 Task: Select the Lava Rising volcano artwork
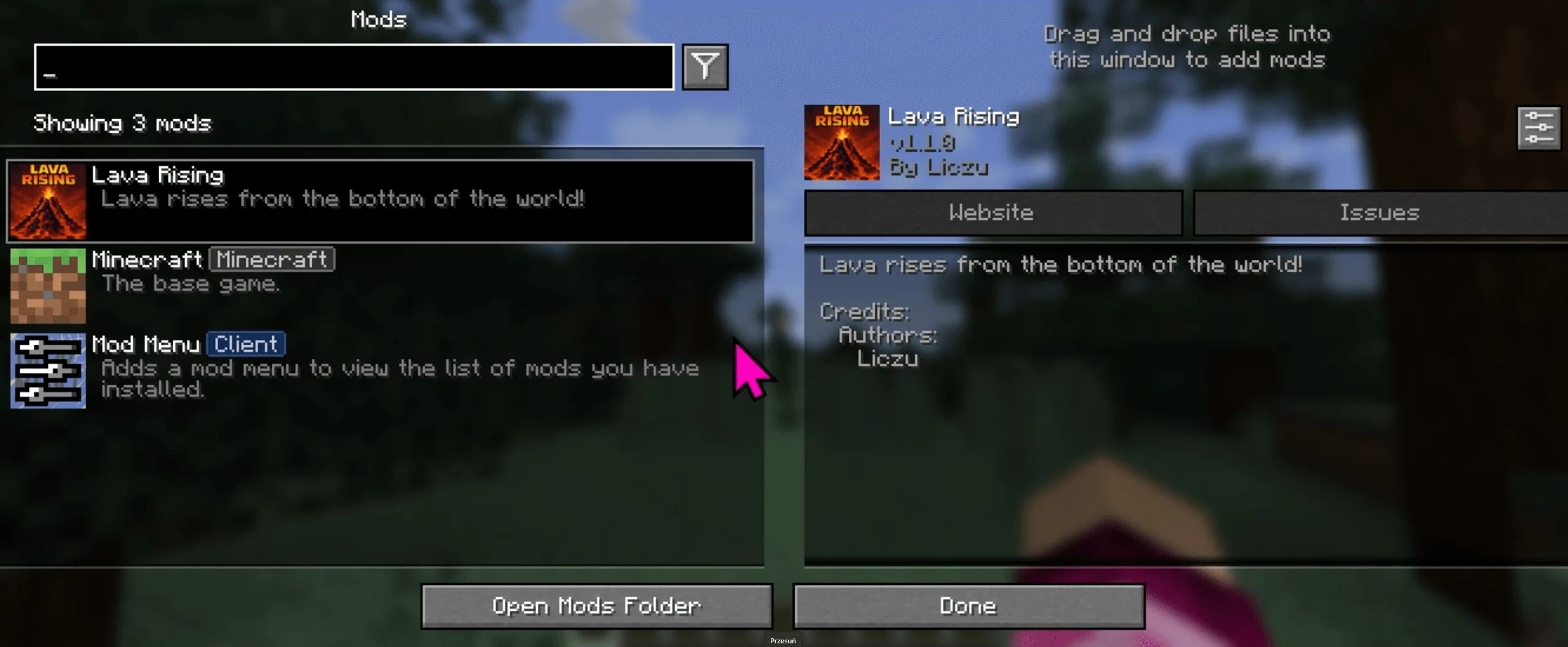pos(48,200)
